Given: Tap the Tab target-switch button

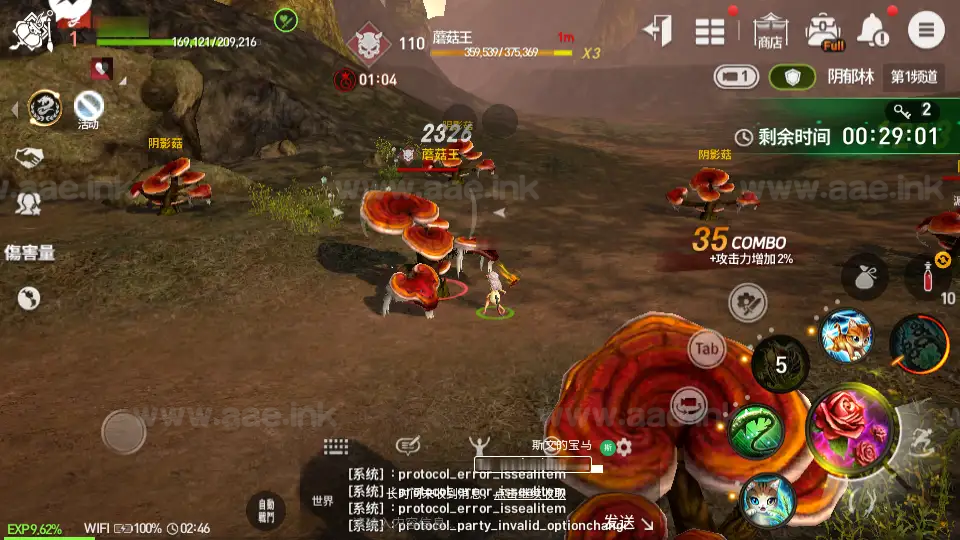Looking at the screenshot, I should pyautogui.click(x=707, y=349).
